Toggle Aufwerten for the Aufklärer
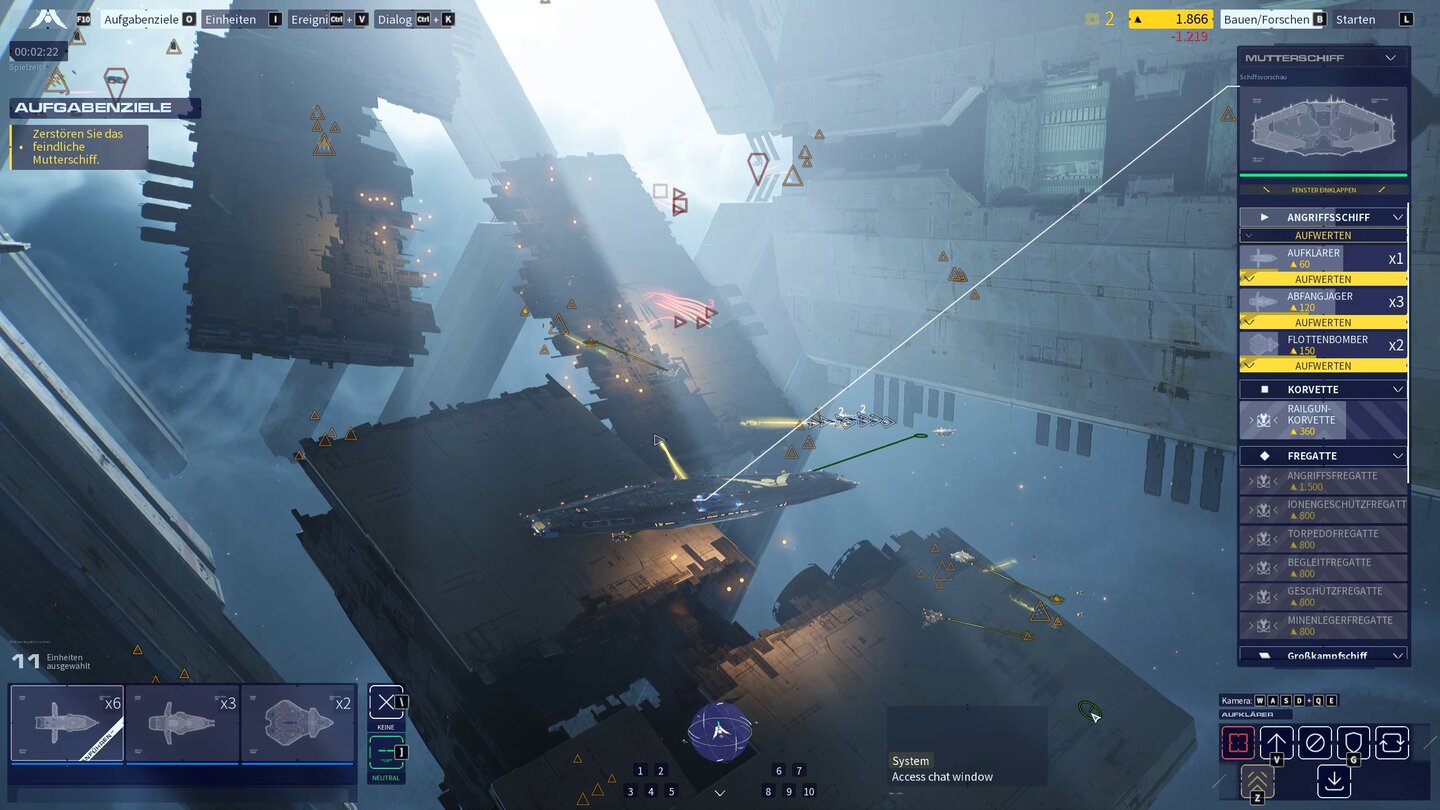Viewport: 1440px width, 810px height. [1322, 279]
